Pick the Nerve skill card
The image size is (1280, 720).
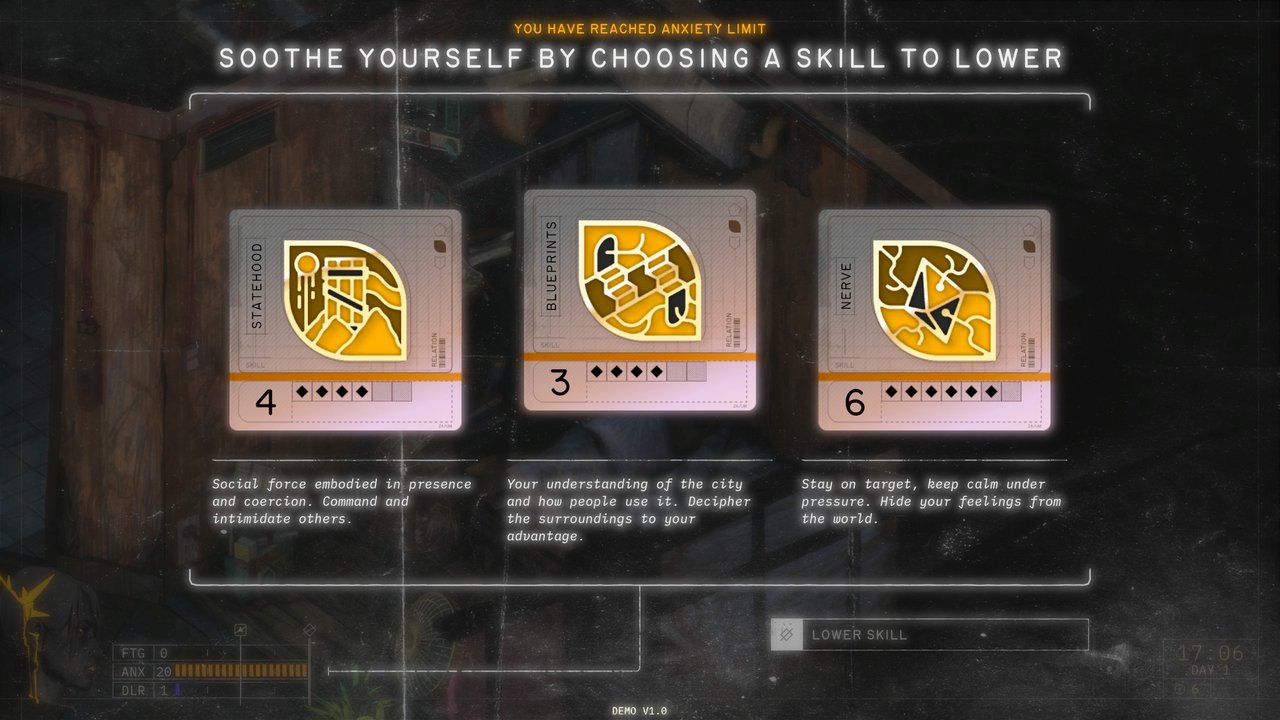934,320
